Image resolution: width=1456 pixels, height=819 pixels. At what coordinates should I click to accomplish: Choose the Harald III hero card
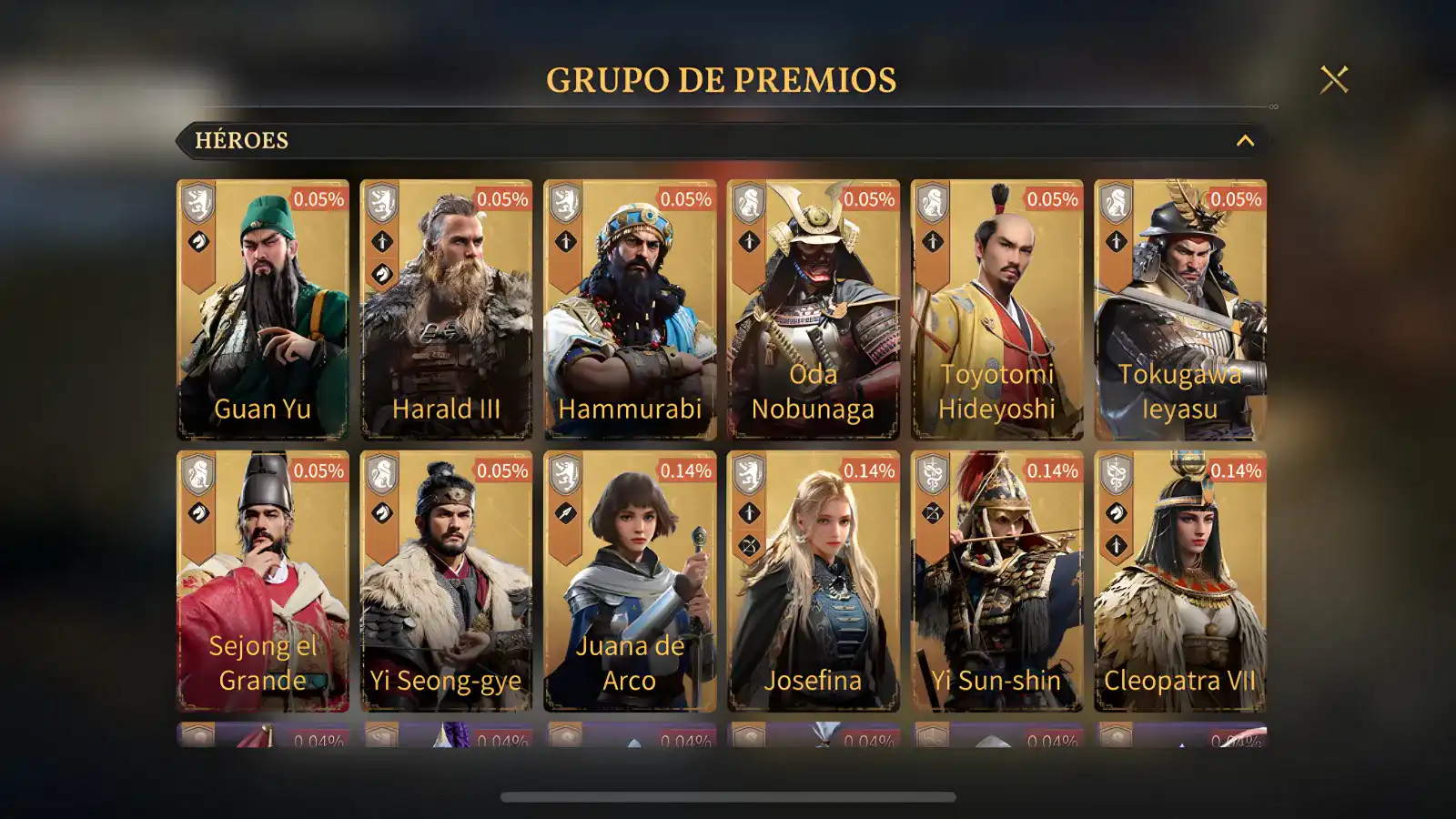pos(446,309)
